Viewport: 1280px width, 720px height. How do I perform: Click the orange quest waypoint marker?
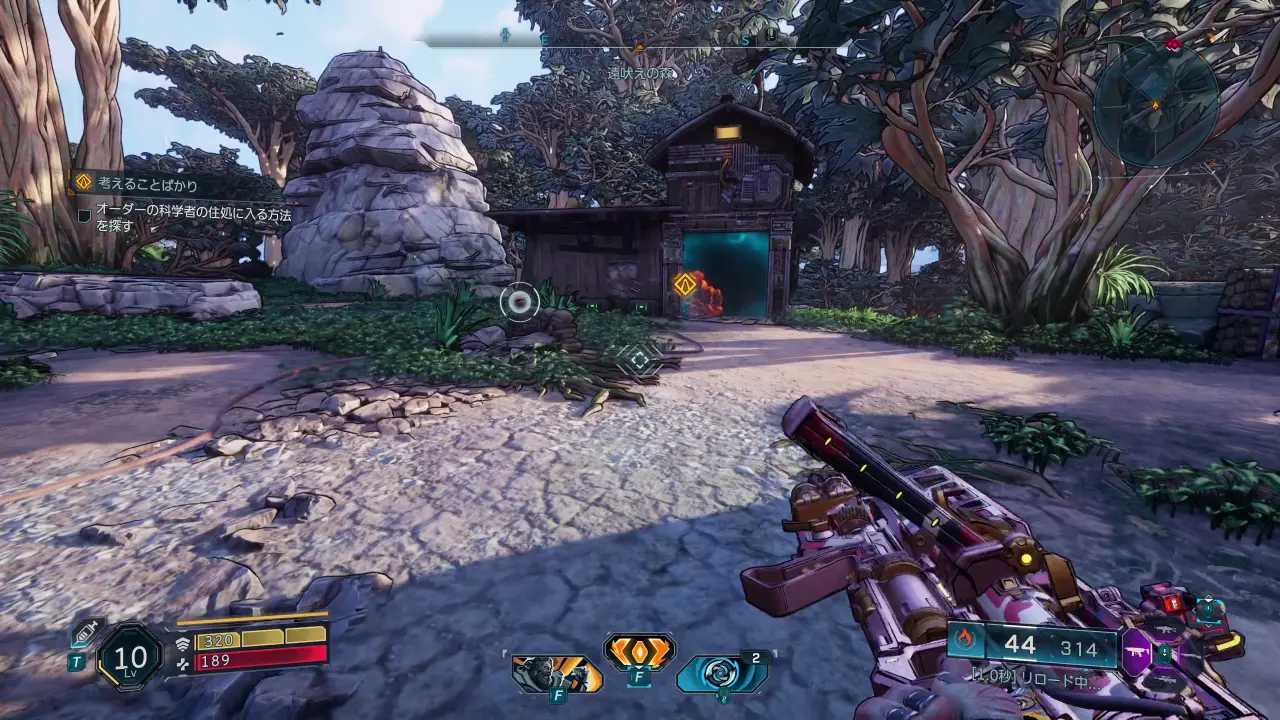685,284
